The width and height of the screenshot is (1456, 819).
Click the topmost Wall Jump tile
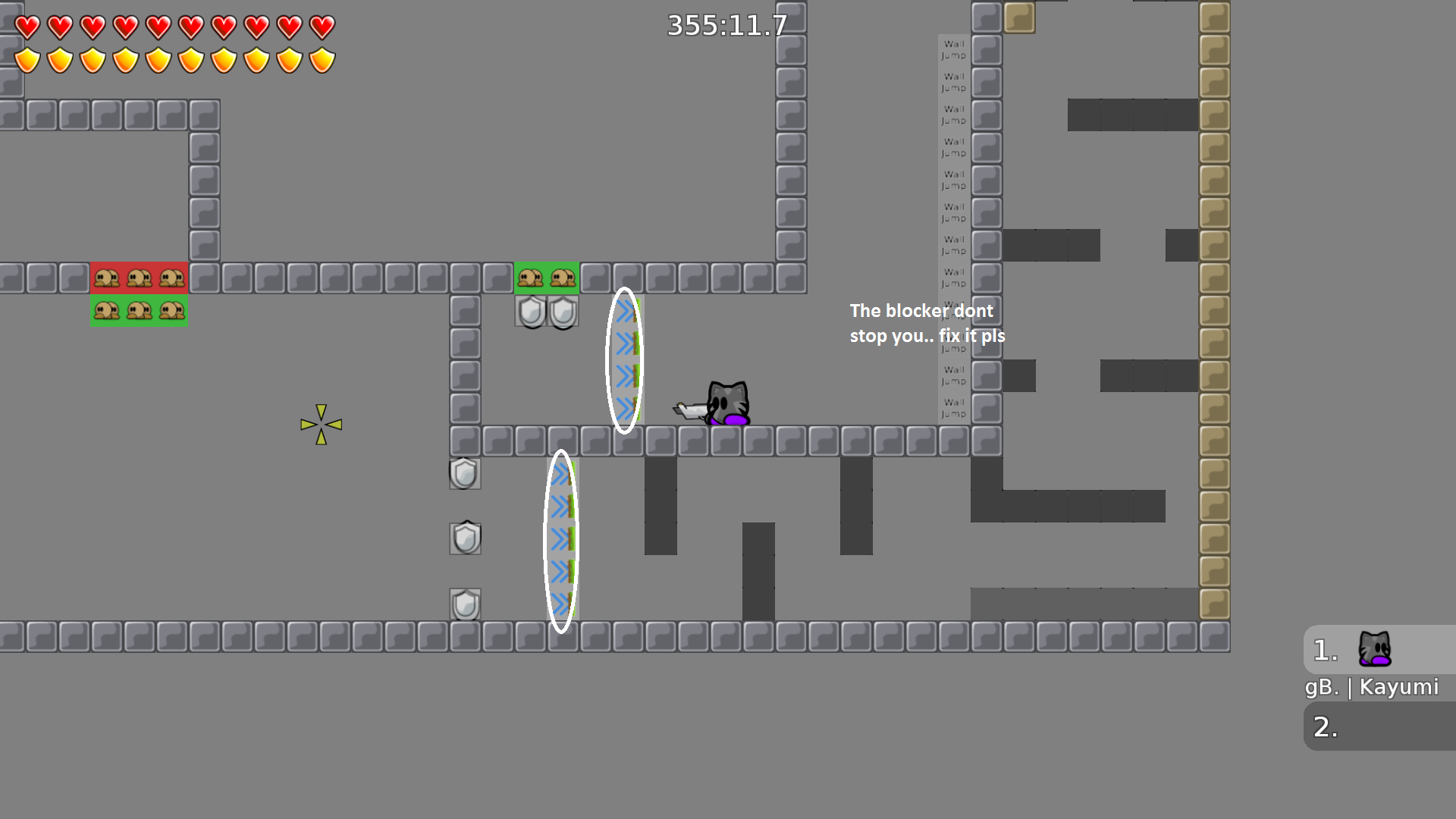coord(952,49)
